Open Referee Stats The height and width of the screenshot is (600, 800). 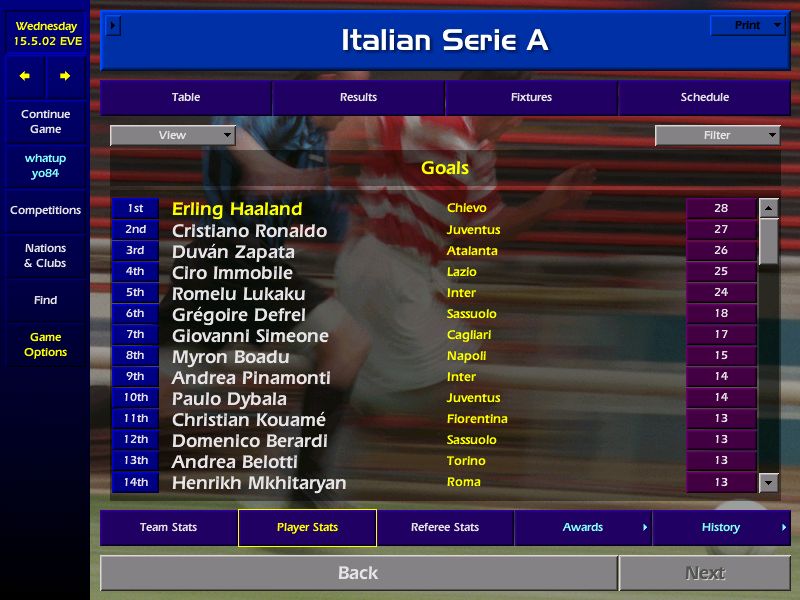click(x=445, y=527)
